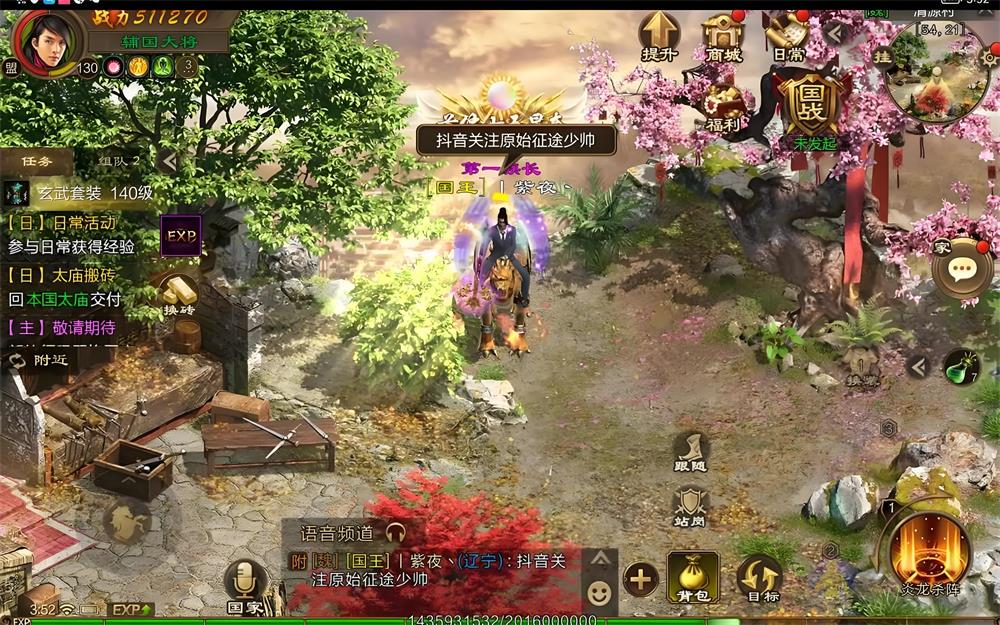Activate the 炎龙杀阵 skill

(x=930, y=550)
